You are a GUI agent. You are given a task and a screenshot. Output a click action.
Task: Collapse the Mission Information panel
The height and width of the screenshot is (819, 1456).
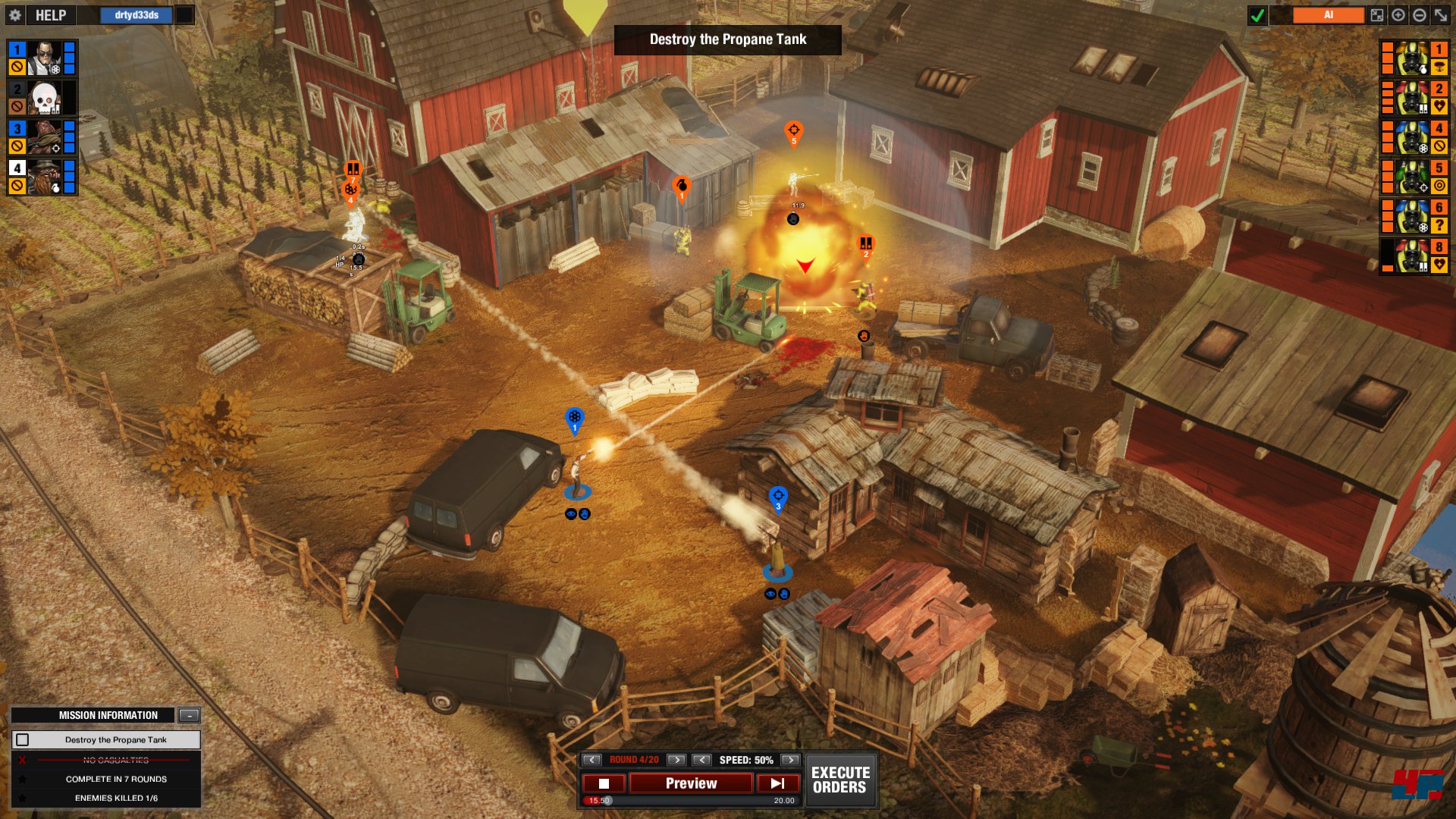pyautogui.click(x=189, y=715)
